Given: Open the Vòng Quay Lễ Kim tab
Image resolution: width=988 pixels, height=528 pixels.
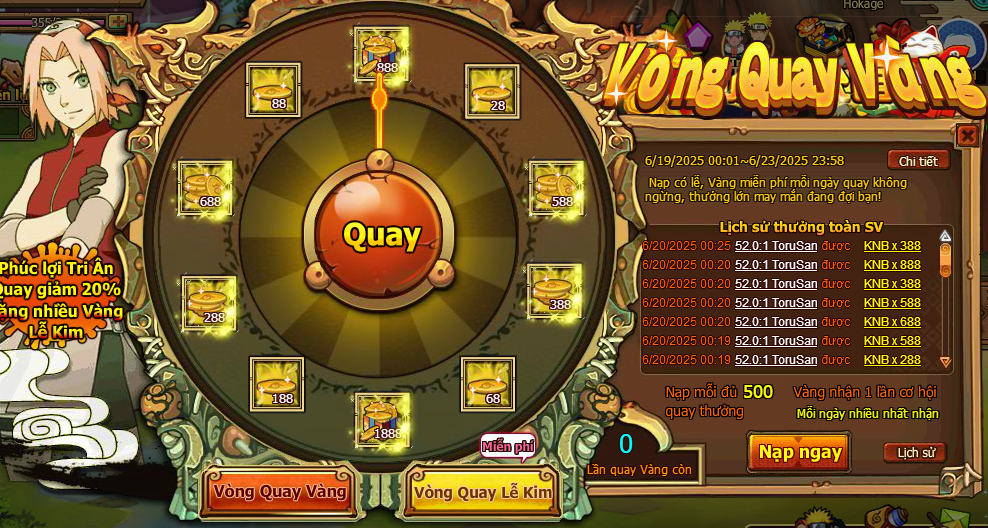Looking at the screenshot, I should (x=483, y=493).
